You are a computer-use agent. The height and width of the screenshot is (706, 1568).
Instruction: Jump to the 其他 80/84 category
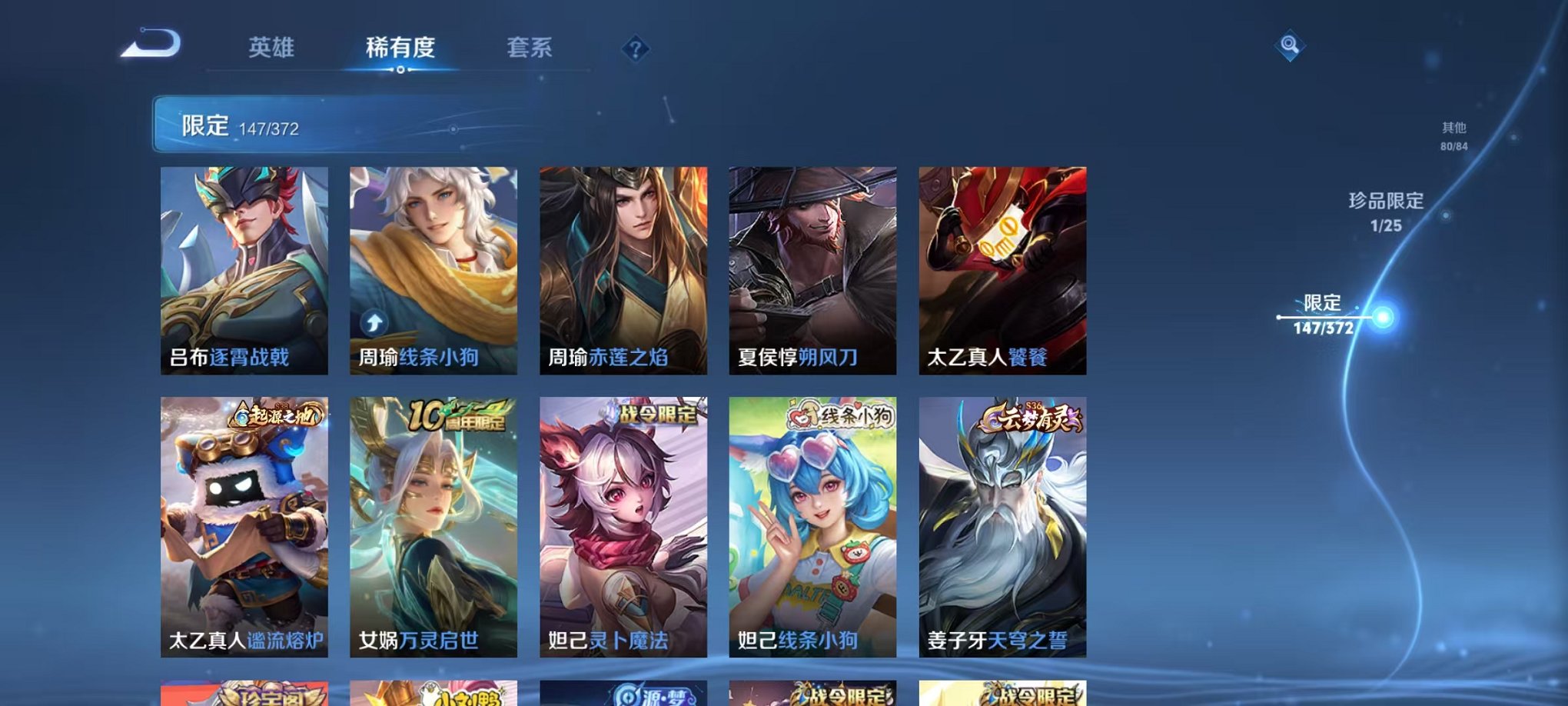point(1453,136)
